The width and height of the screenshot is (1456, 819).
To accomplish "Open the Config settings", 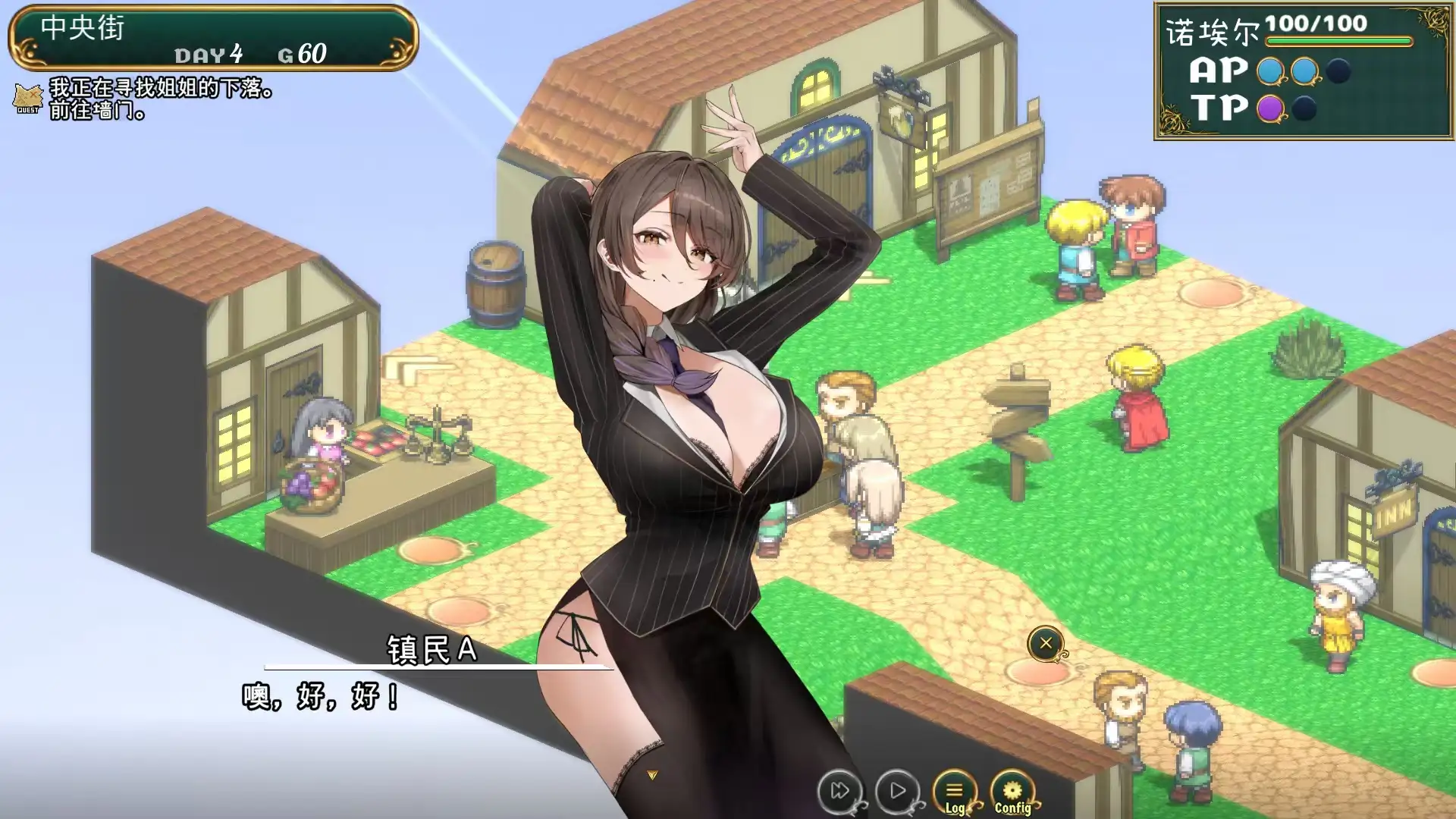I will coord(1012,793).
